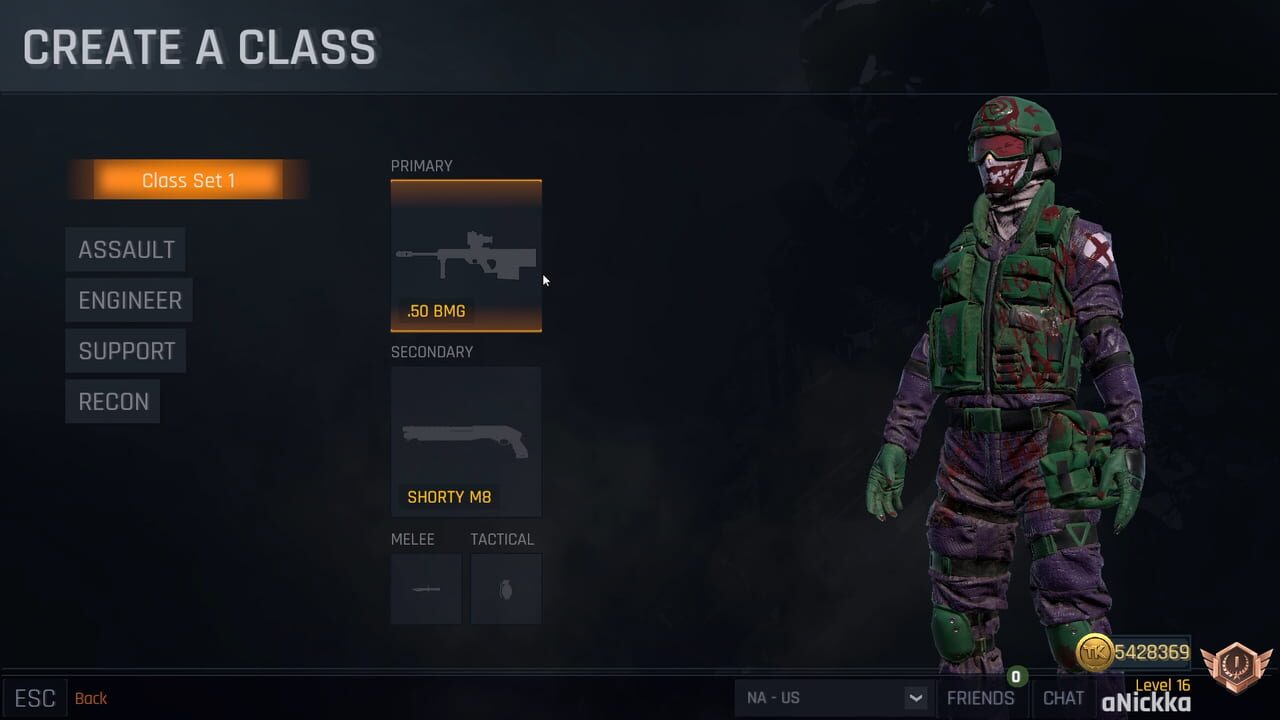Switch to the RECON class
This screenshot has height=720, width=1280.
pyautogui.click(x=113, y=401)
